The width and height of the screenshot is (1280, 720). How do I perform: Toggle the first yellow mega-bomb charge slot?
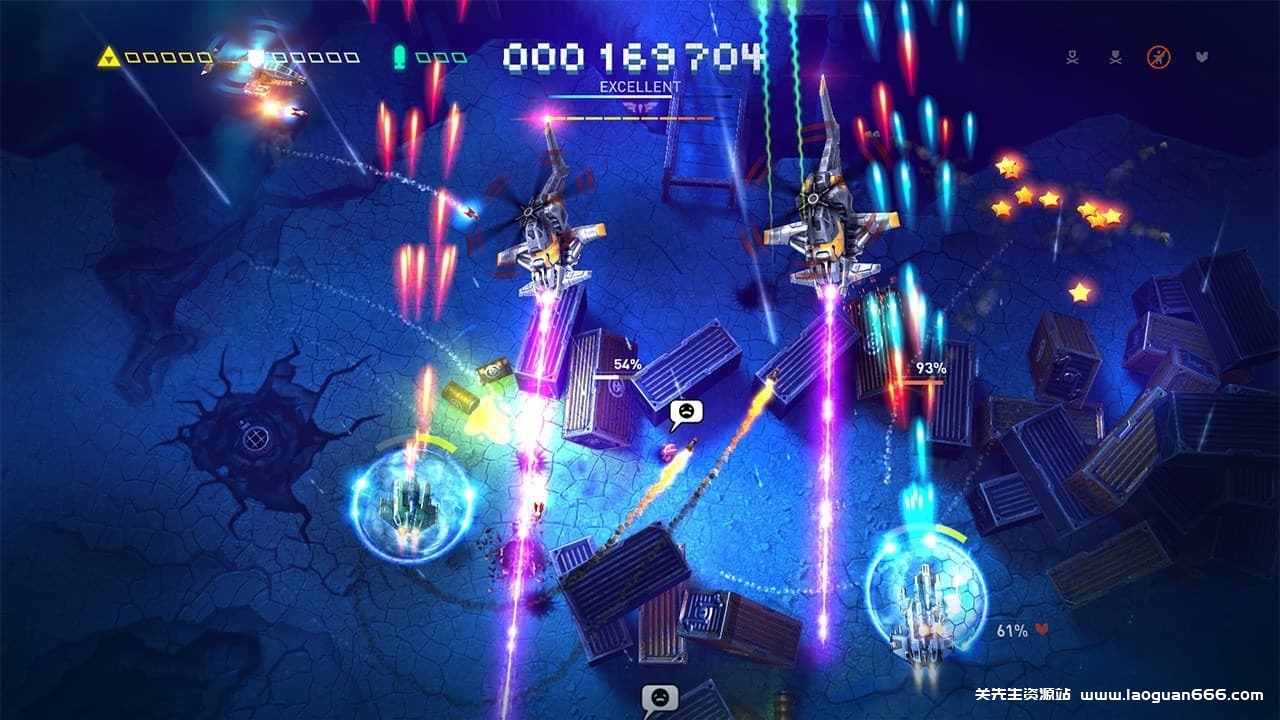tap(131, 57)
